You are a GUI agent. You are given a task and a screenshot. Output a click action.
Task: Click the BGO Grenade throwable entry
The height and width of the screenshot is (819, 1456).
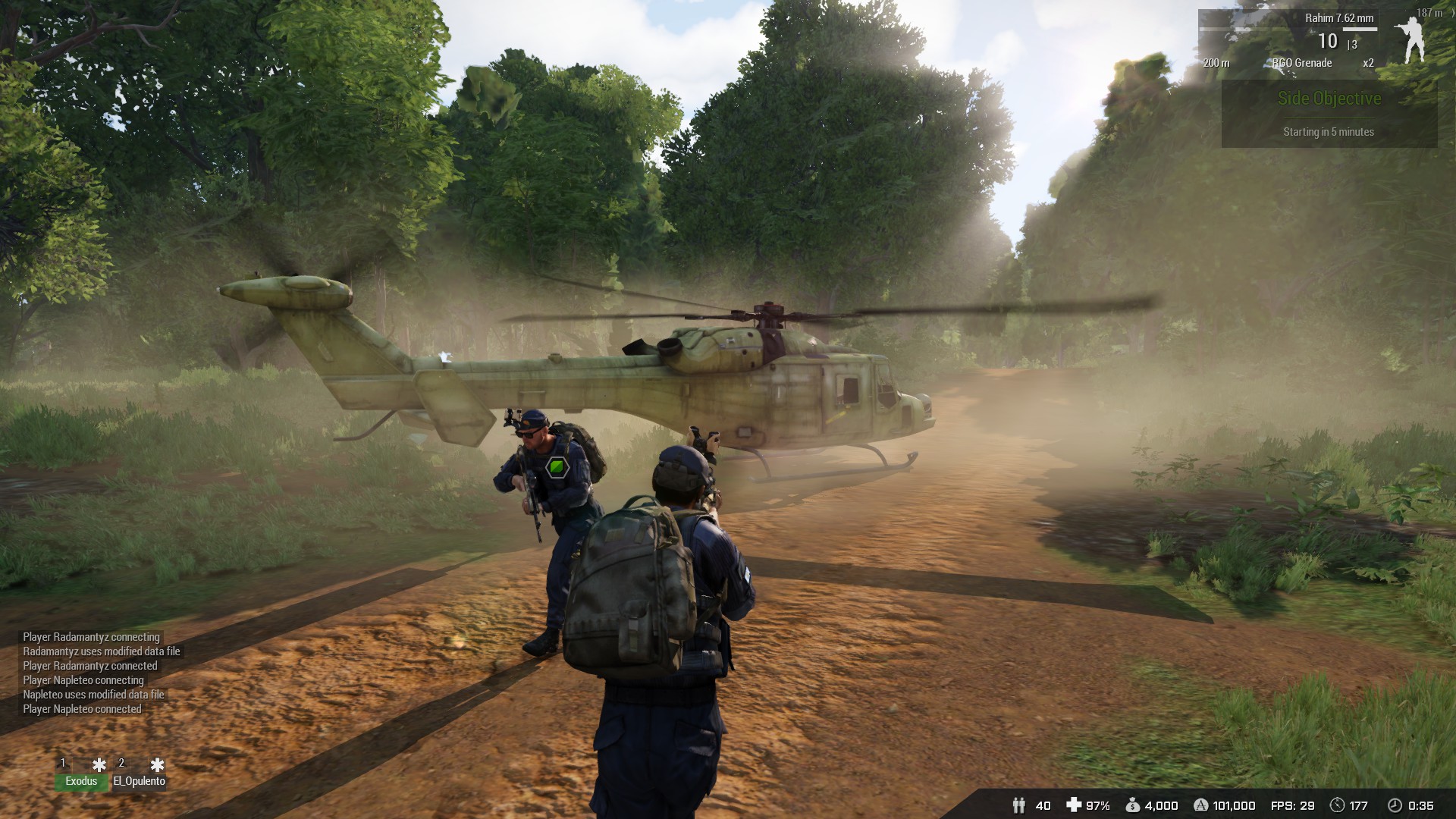(x=1302, y=63)
